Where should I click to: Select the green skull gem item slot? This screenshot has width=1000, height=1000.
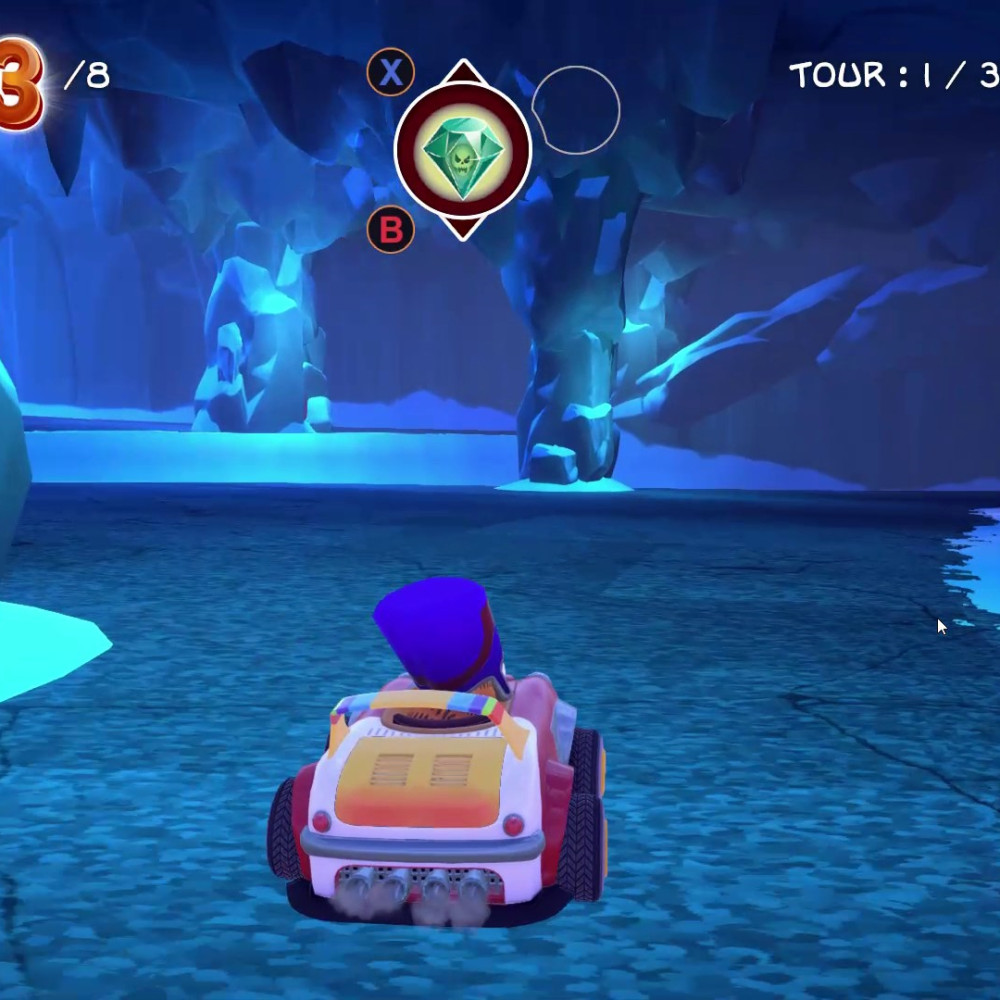click(462, 150)
